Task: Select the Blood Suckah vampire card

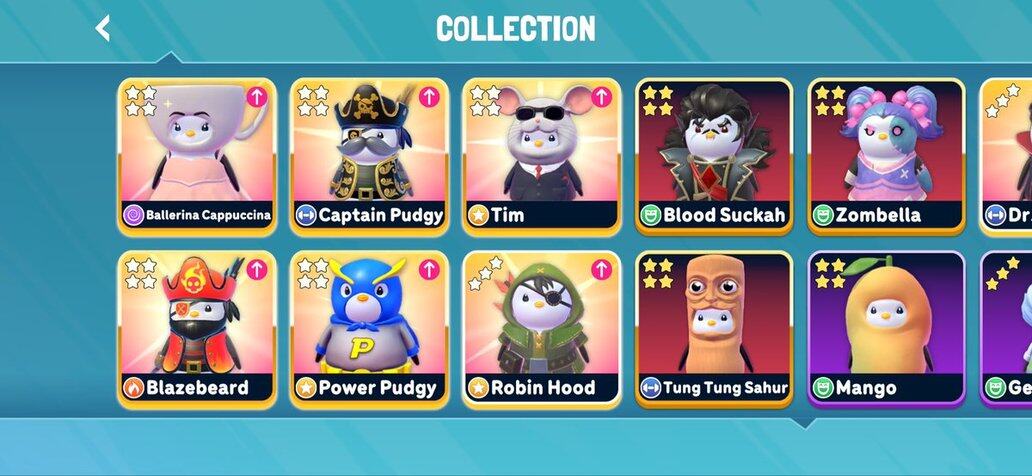Action: pyautogui.click(x=714, y=156)
